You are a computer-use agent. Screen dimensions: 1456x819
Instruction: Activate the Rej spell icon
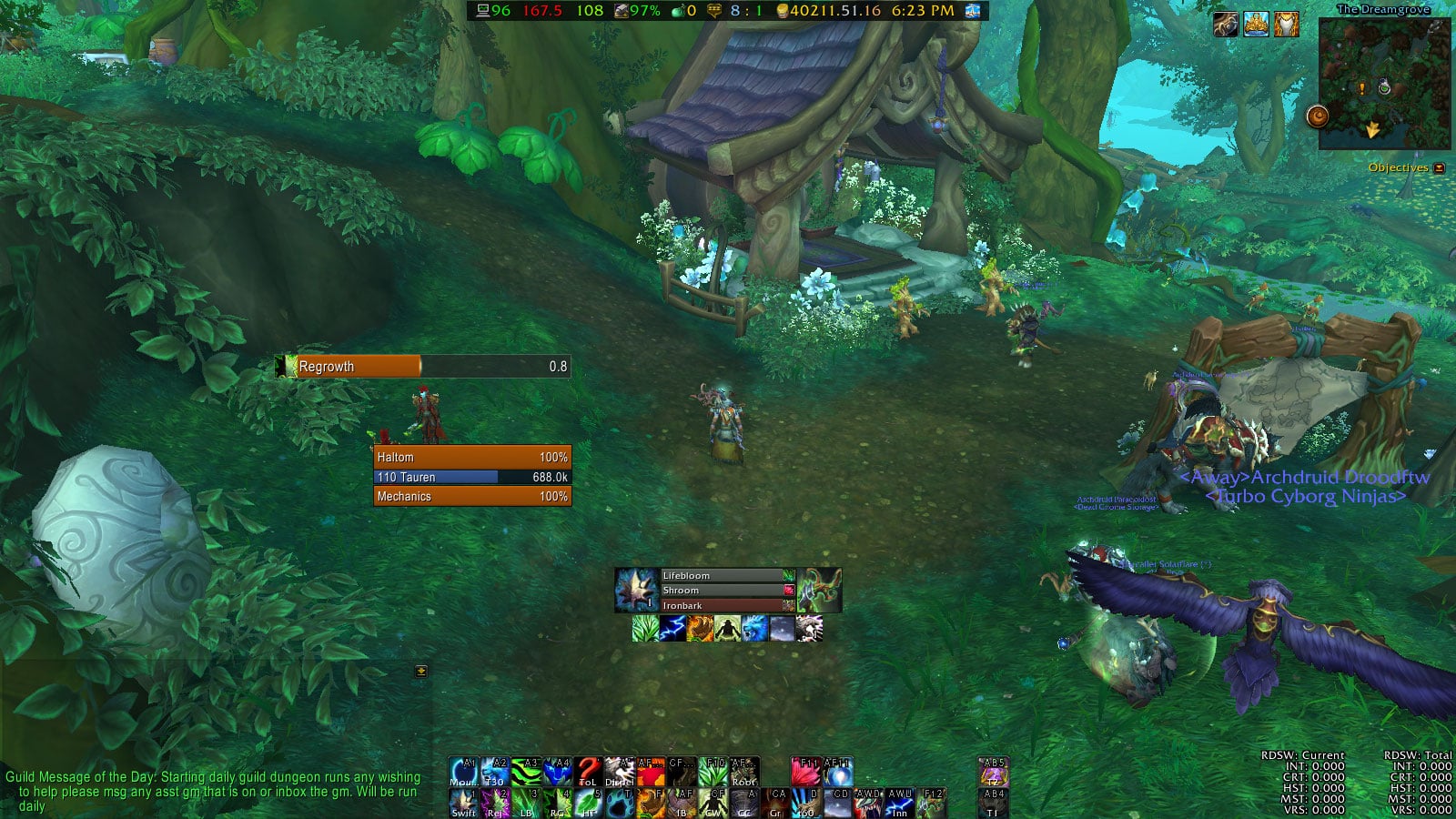(x=495, y=803)
